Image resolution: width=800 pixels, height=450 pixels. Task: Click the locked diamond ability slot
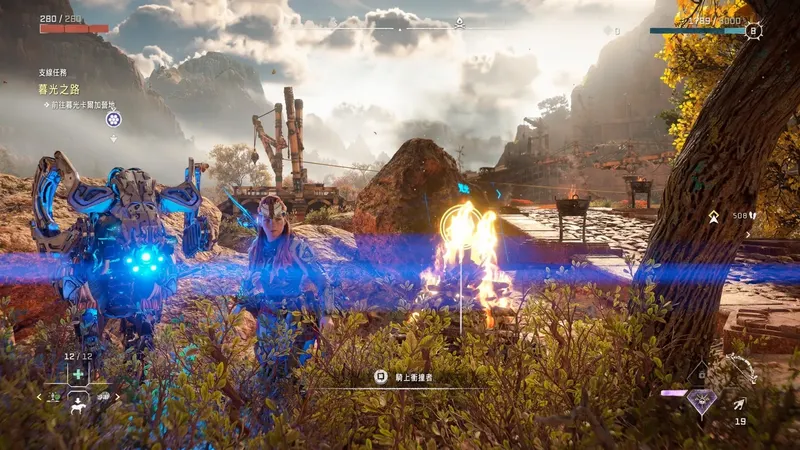[702, 373]
